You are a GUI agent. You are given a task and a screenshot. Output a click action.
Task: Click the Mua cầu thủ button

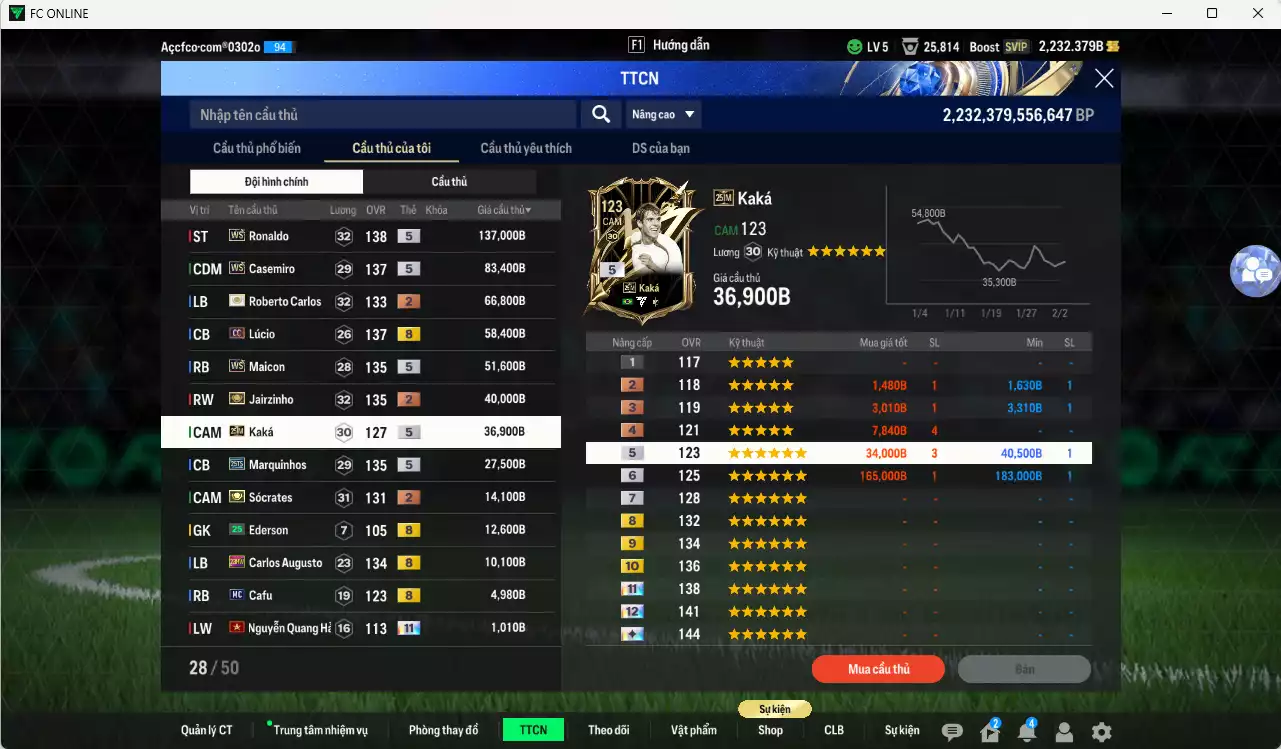coord(878,669)
